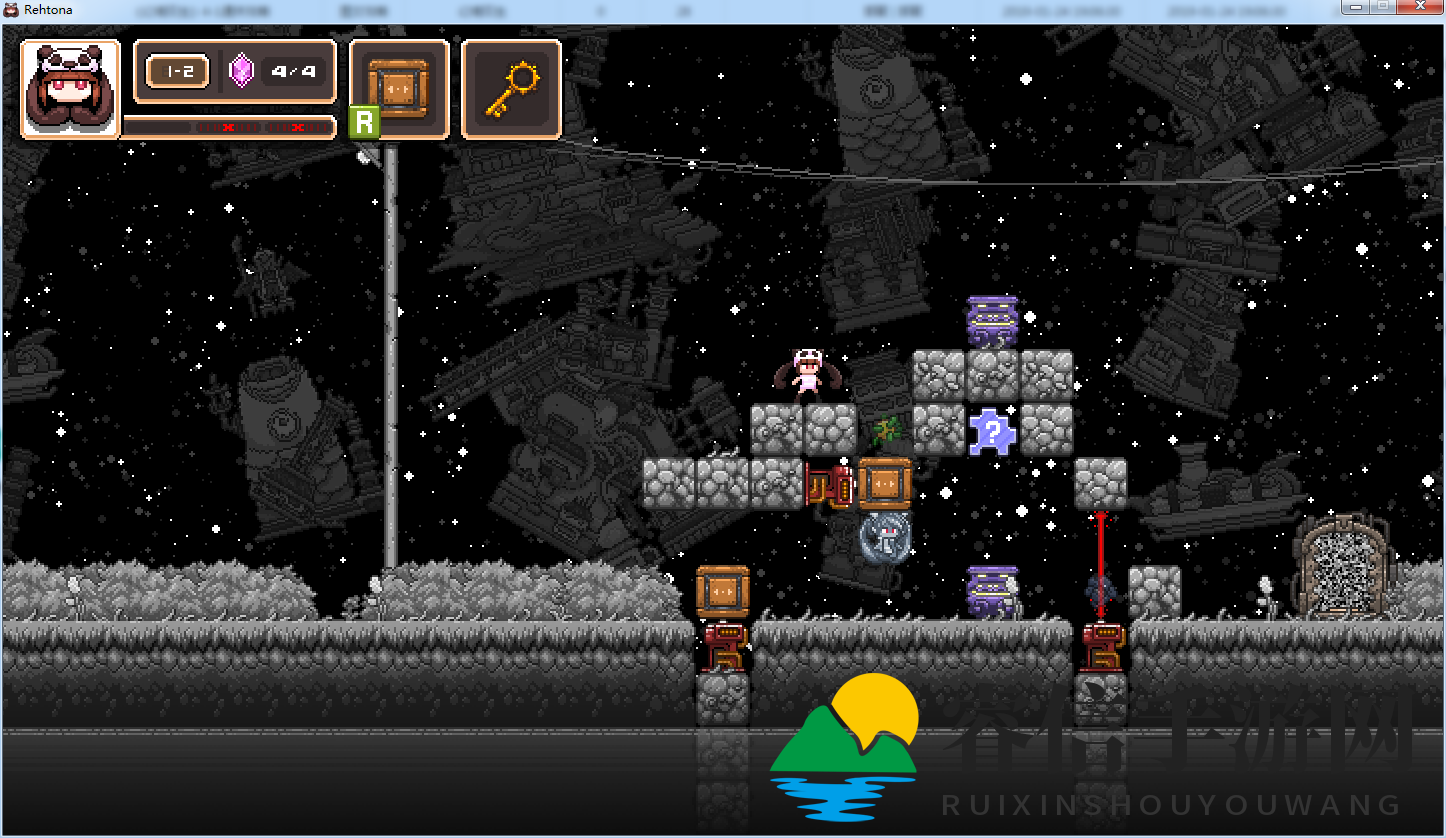Viewport: 1446px width, 838px height.
Task: Close the Rehtona game window
Action: (1419, 7)
